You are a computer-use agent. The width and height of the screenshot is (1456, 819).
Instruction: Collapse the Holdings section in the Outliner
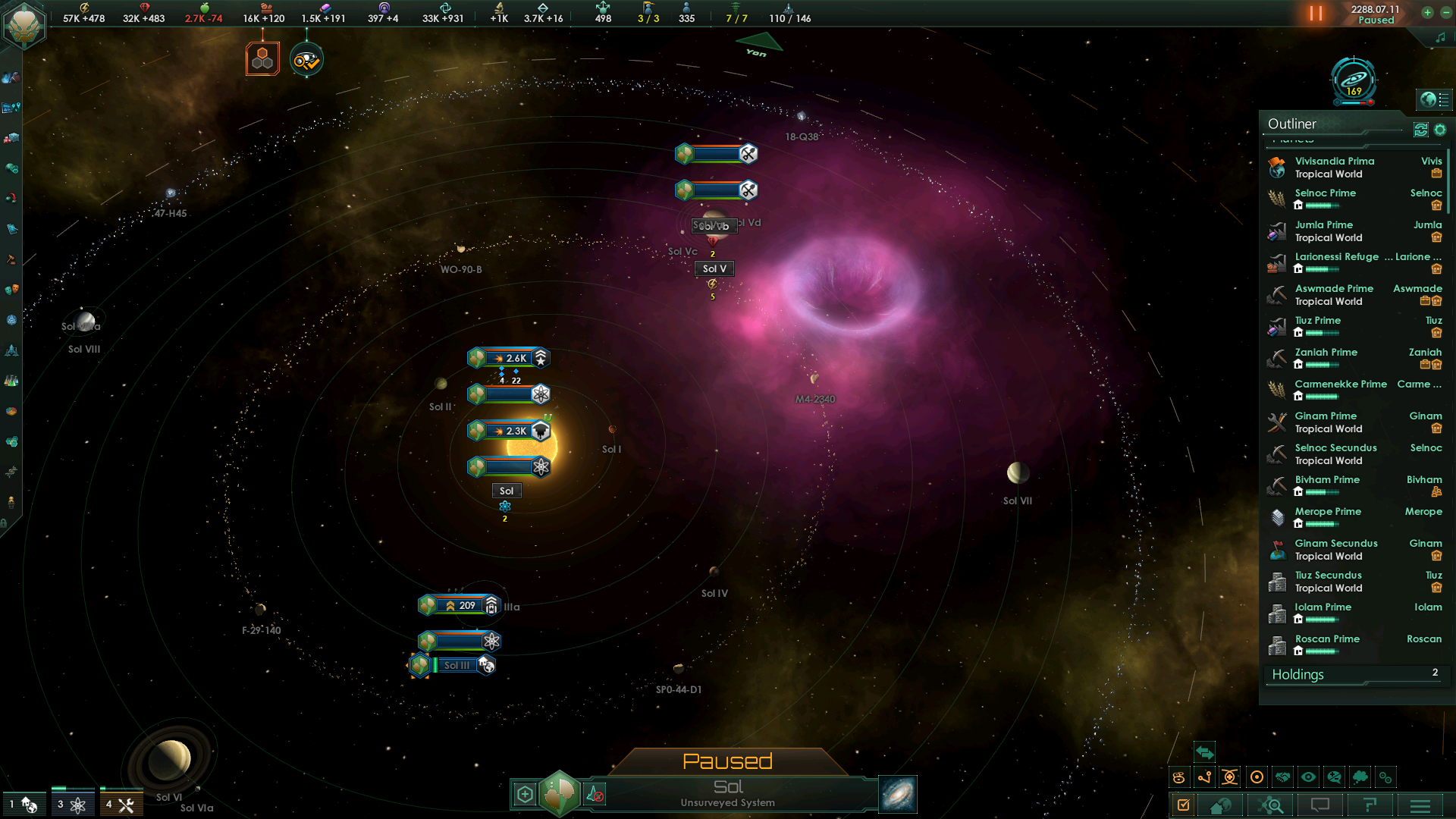point(1354,675)
